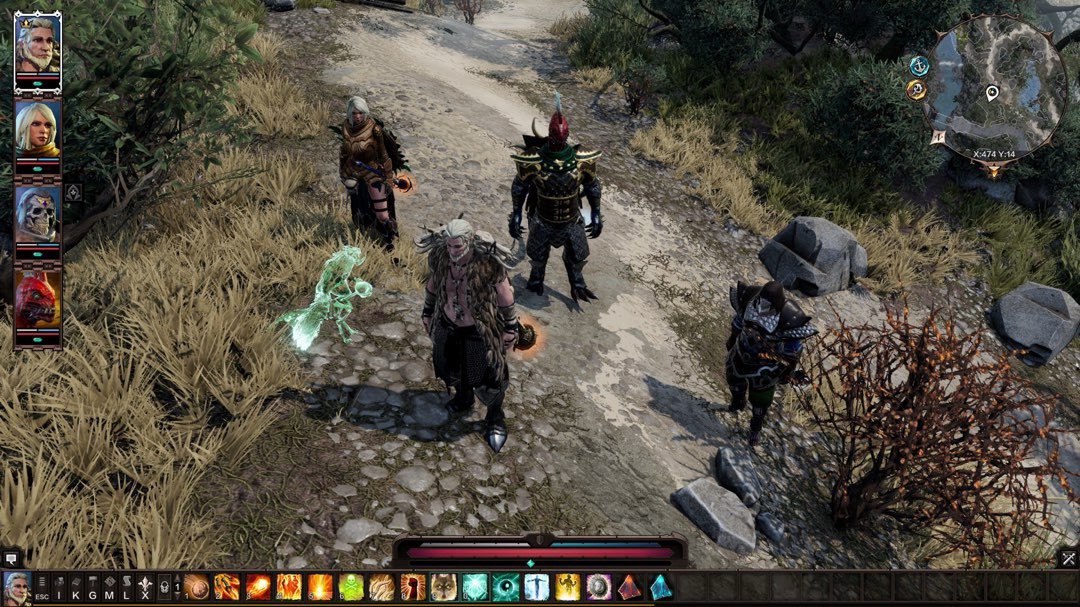Open the skills book K button
The width and height of the screenshot is (1080, 607).
pyautogui.click(x=76, y=587)
